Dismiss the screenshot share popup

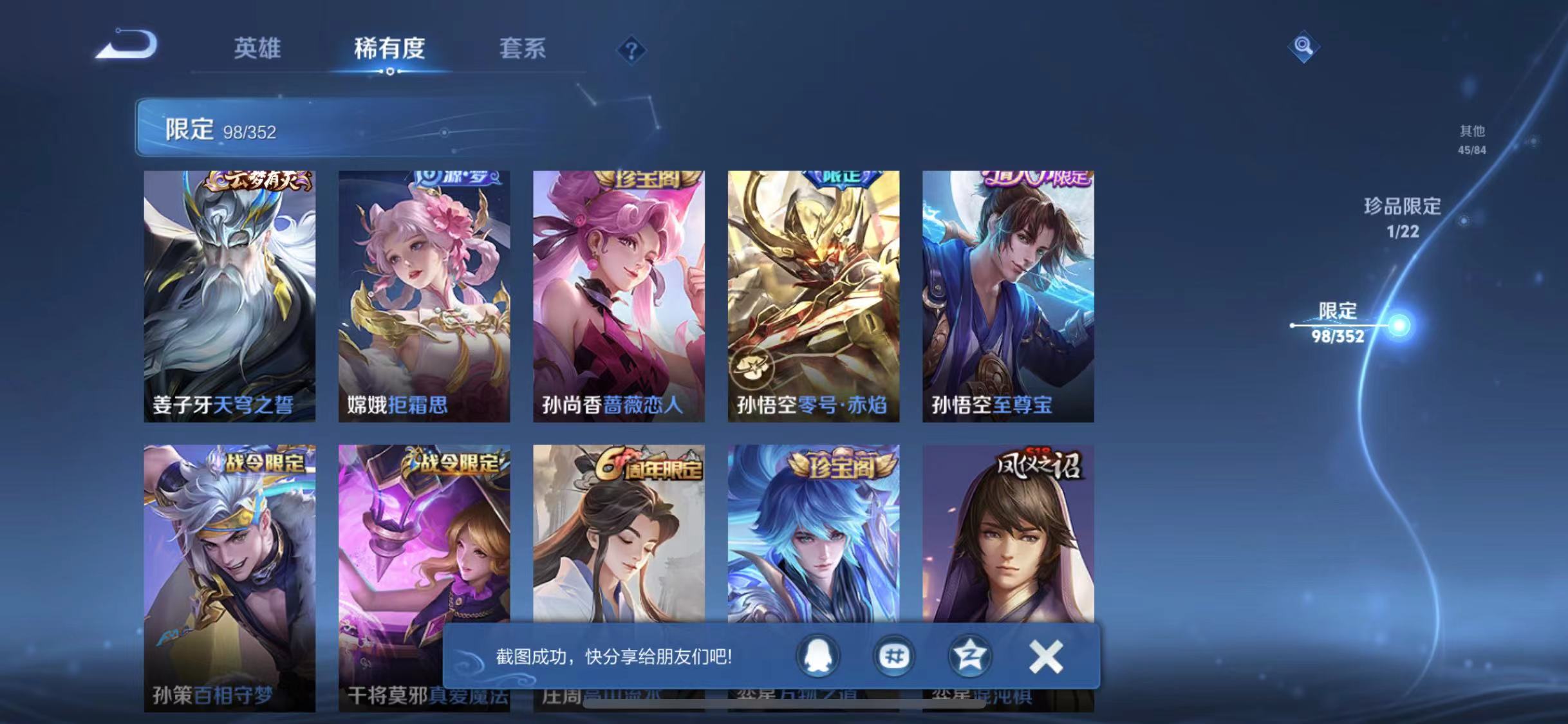1046,656
